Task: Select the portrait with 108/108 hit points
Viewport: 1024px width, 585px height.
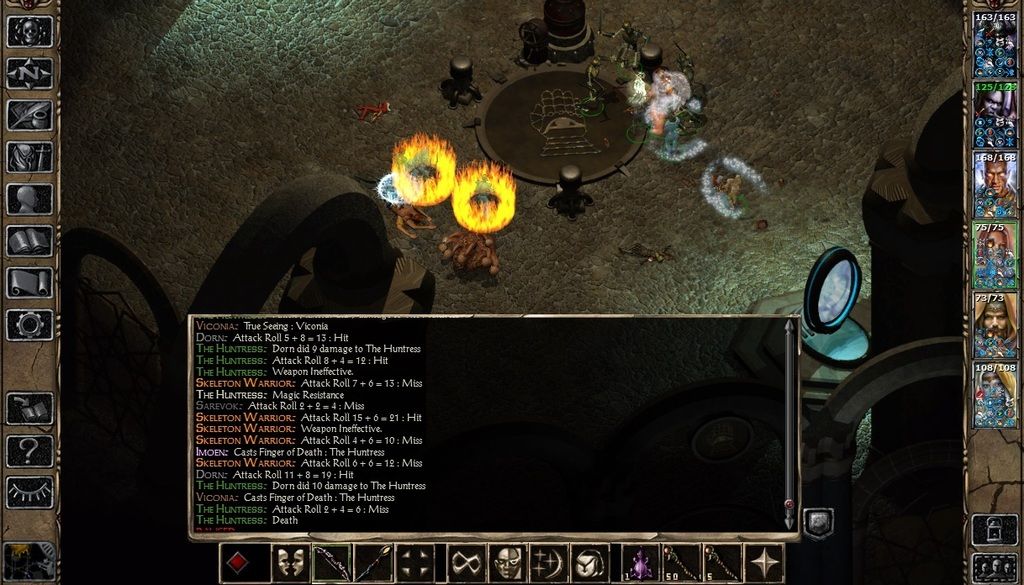Action: tap(995, 397)
